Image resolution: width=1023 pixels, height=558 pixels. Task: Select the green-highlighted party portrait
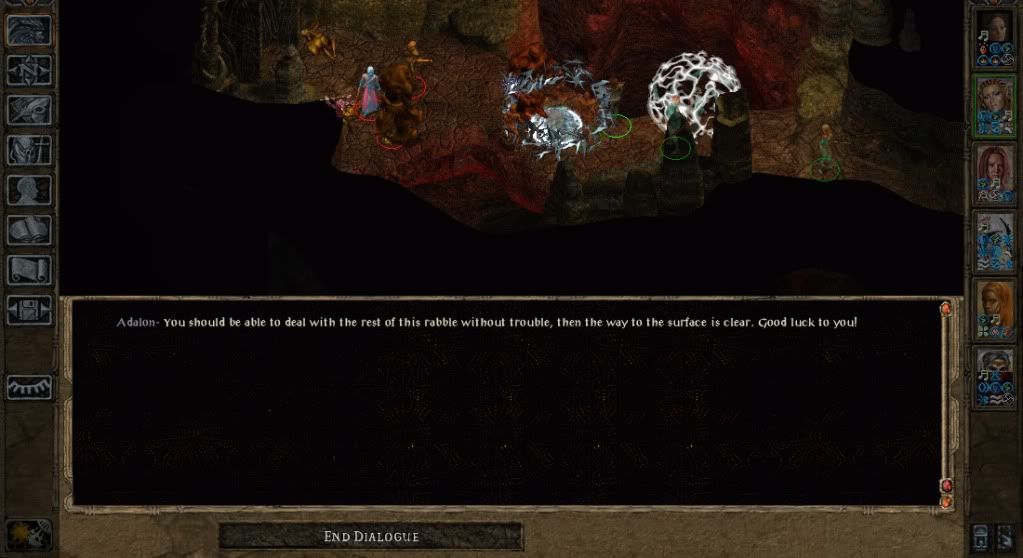click(994, 106)
